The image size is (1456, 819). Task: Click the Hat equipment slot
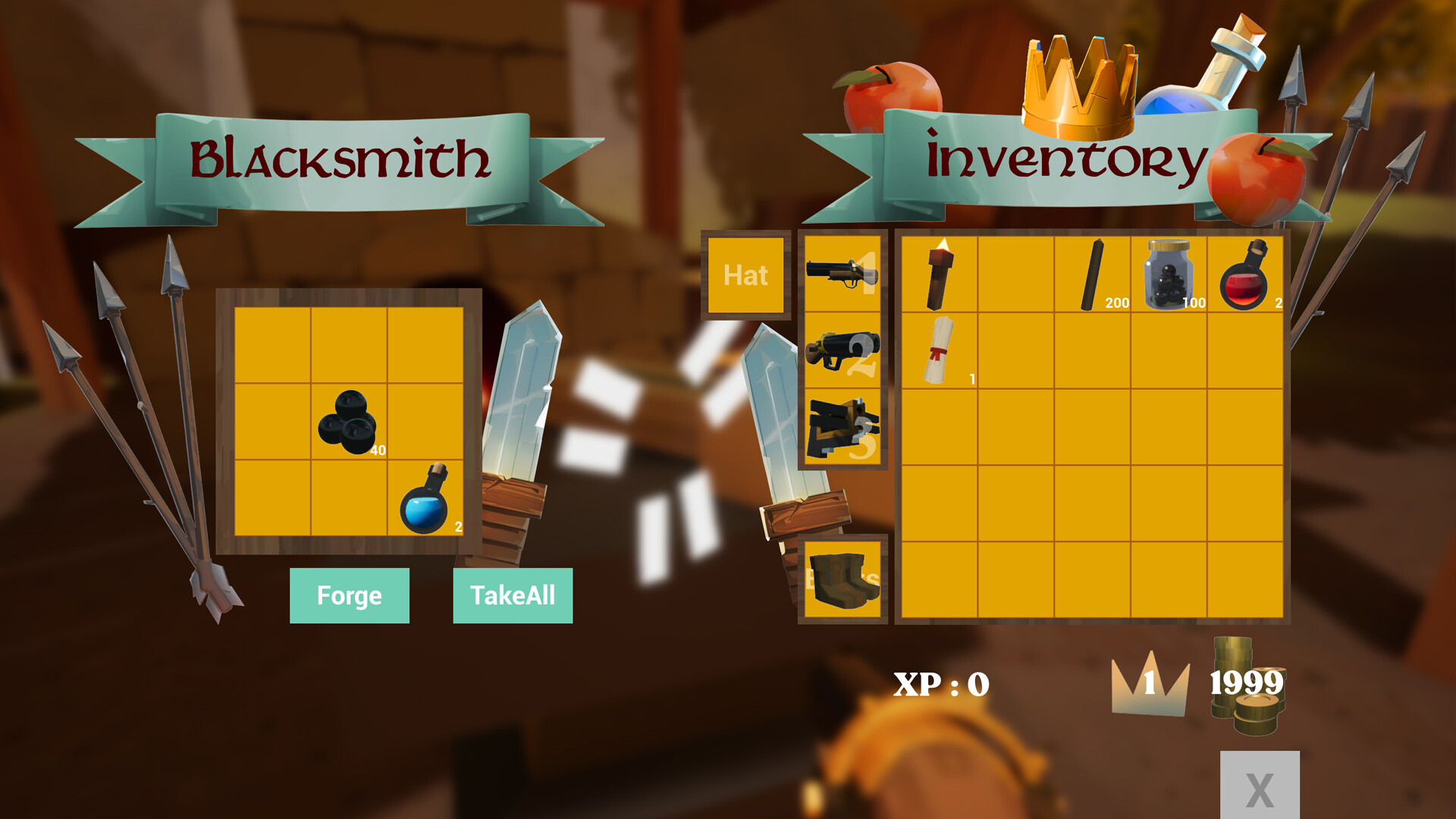(745, 275)
